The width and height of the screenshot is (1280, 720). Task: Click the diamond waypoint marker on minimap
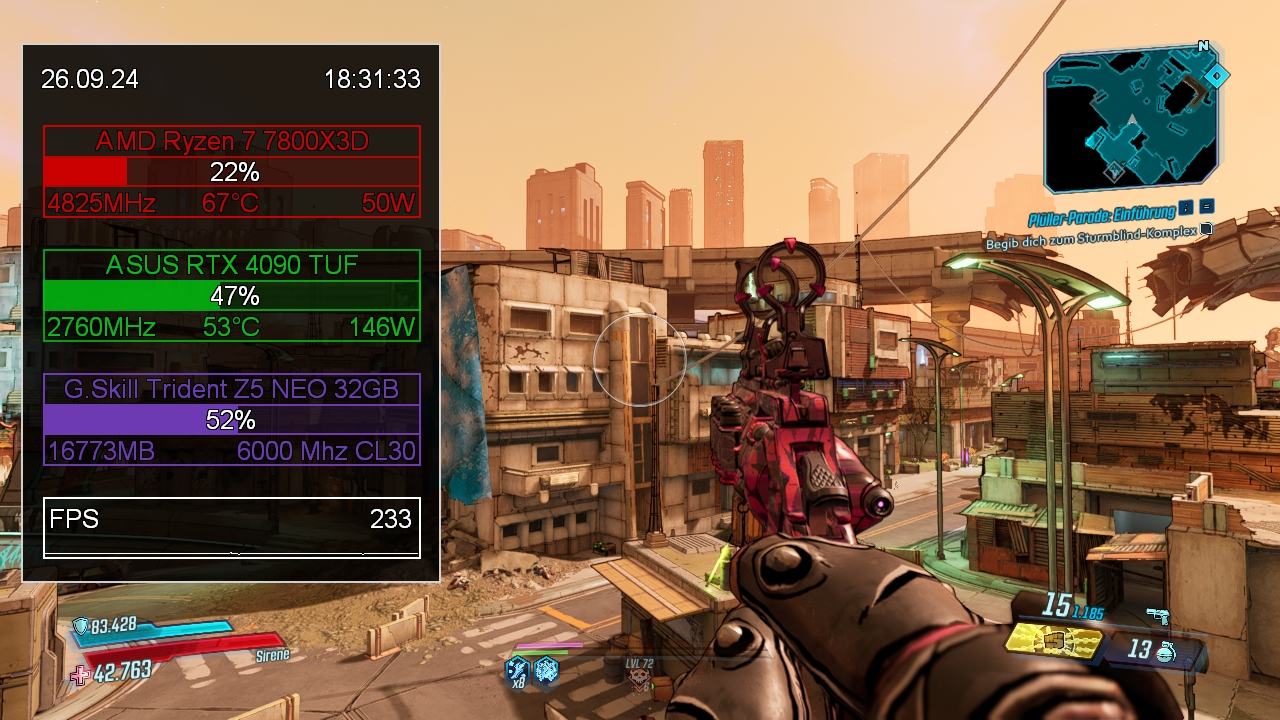pos(1216,76)
